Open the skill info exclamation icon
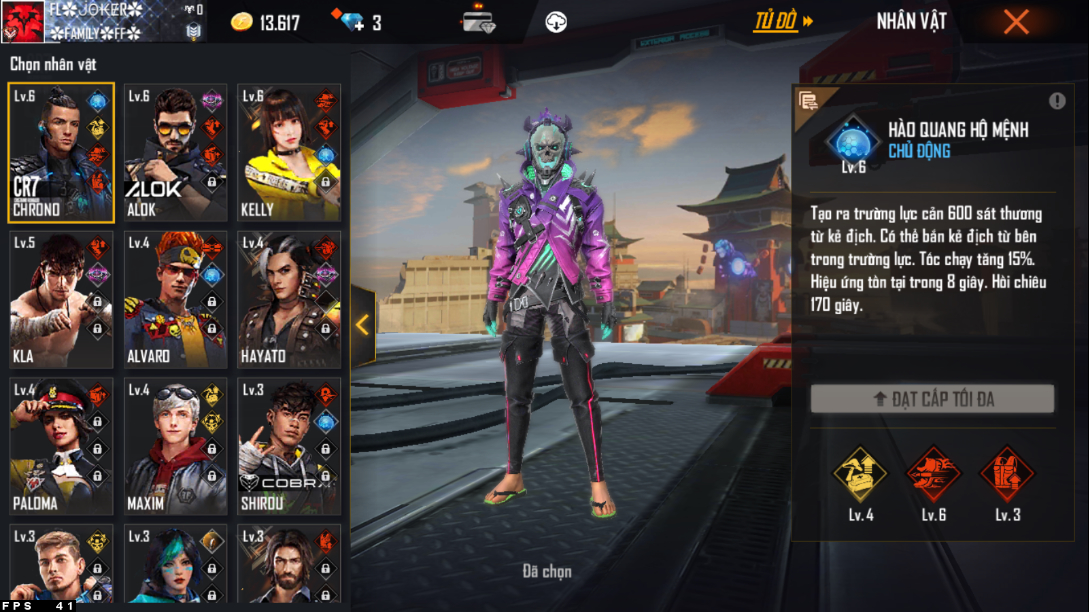 pyautogui.click(x=1057, y=101)
